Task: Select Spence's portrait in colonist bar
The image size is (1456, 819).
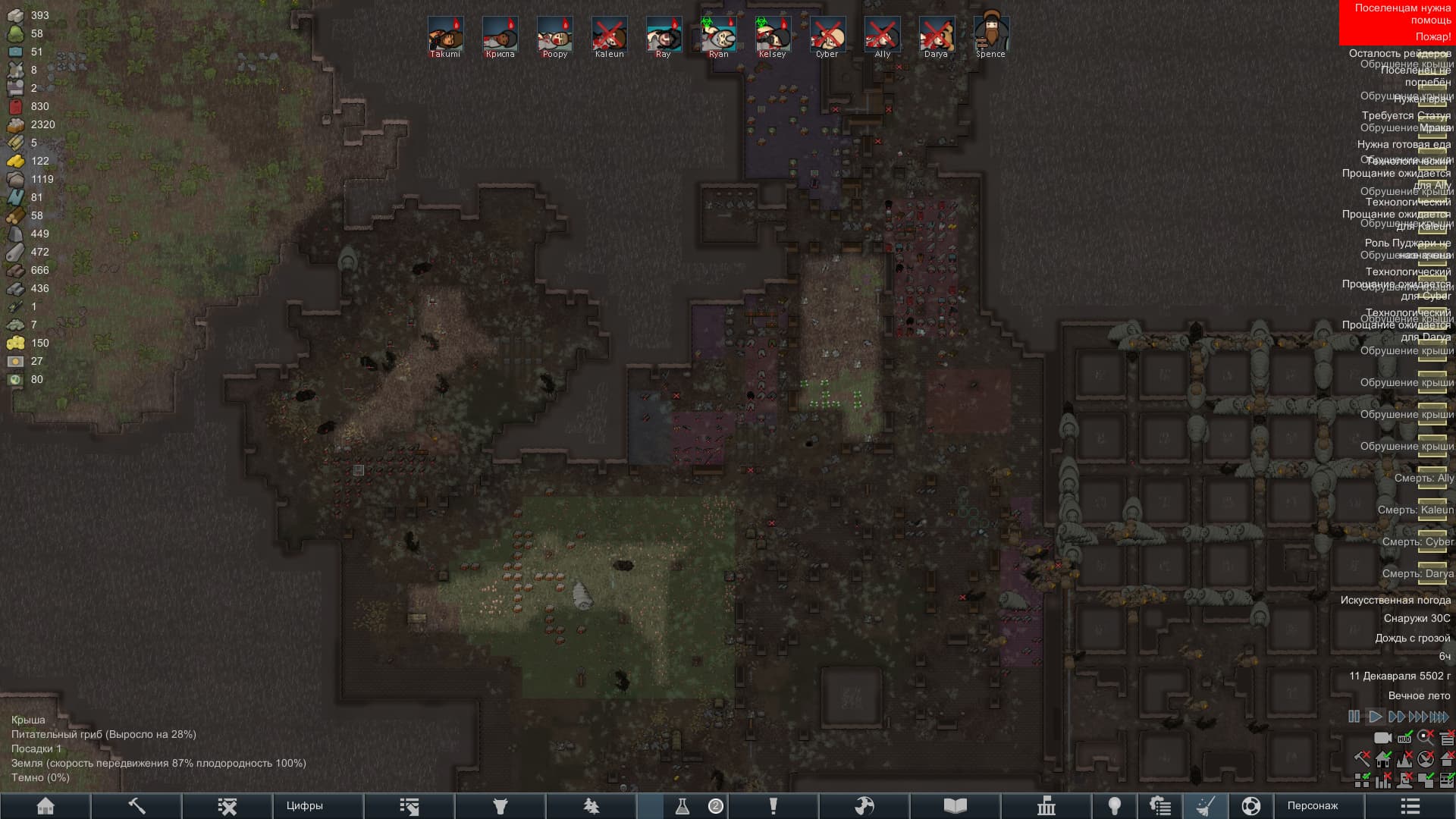Action: click(990, 35)
